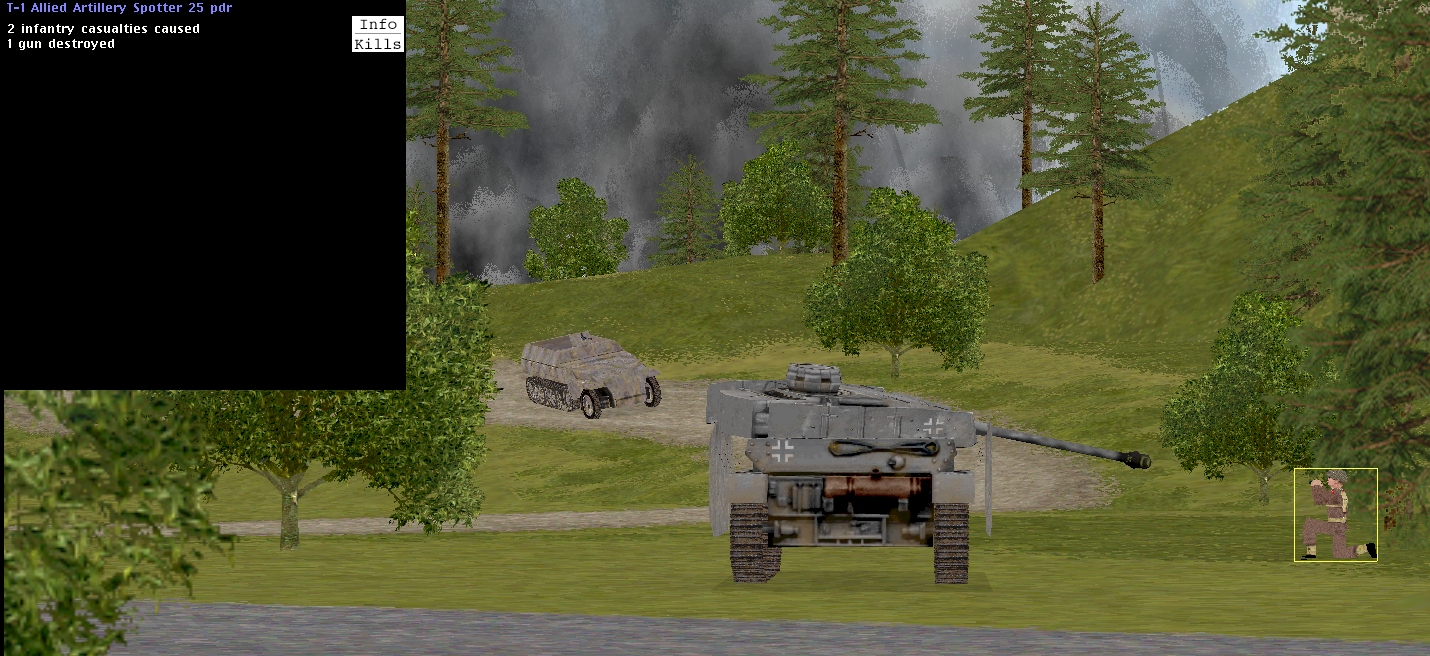This screenshot has height=656, width=1430.
Task: Select the highlighted artillery spotter unit
Action: click(1335, 515)
